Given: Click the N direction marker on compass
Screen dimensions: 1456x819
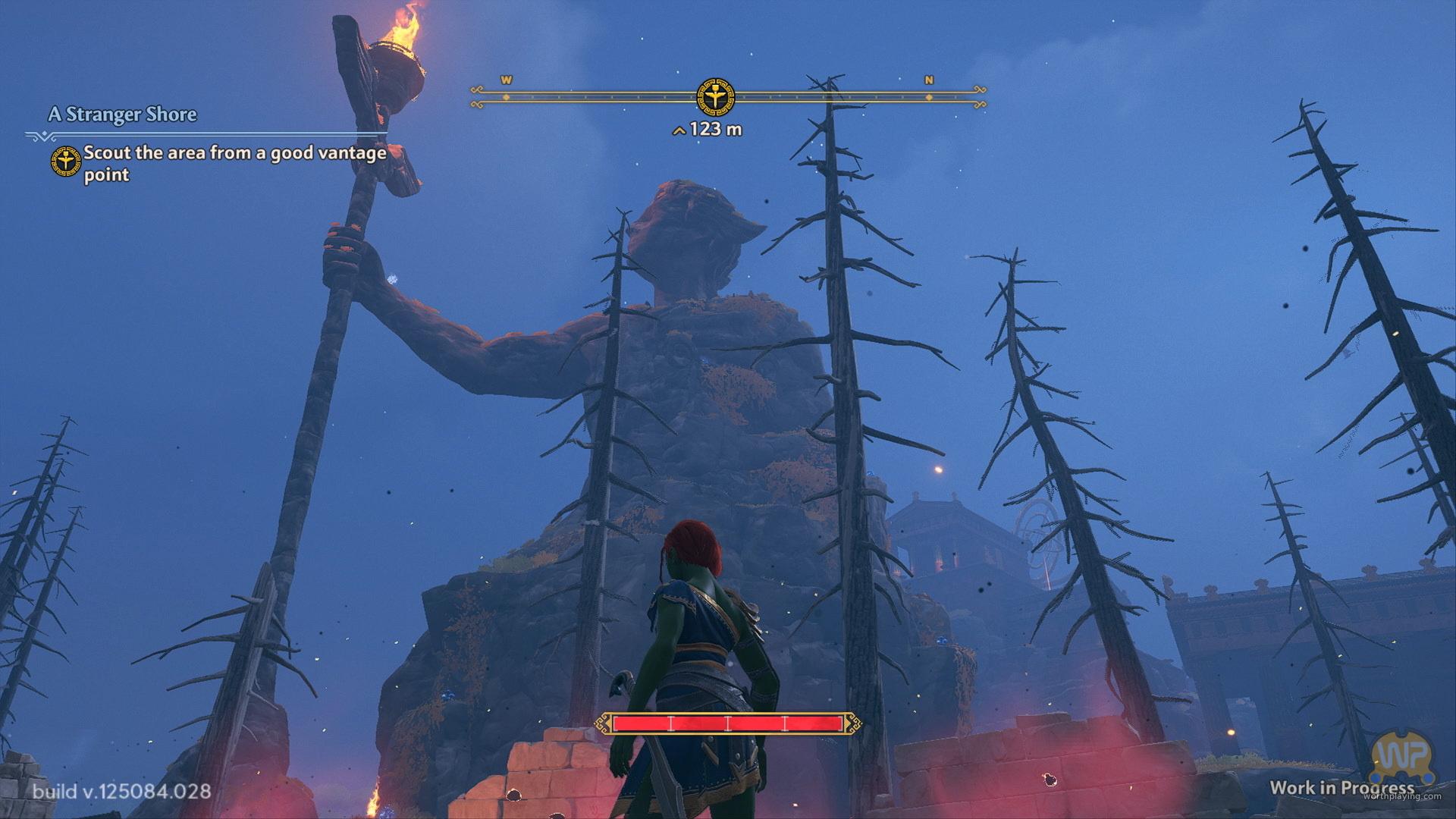Looking at the screenshot, I should [929, 80].
